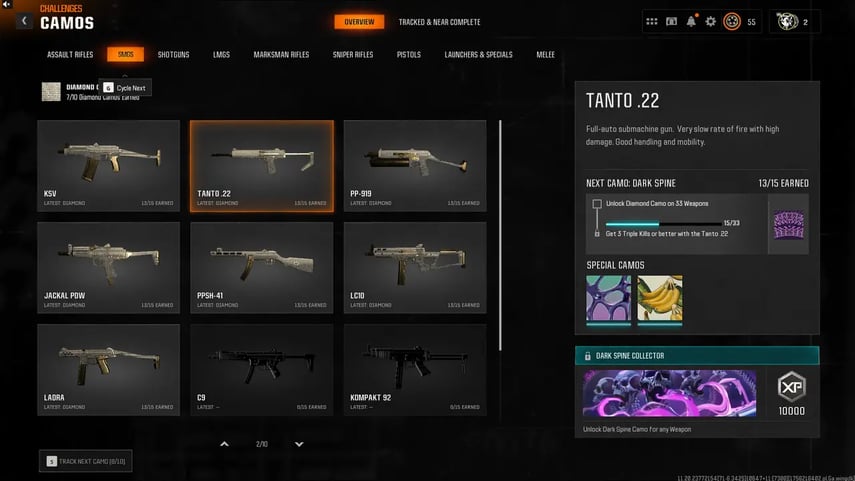Choose the PP-919 weapon tile
The height and width of the screenshot is (481, 855).
415,166
